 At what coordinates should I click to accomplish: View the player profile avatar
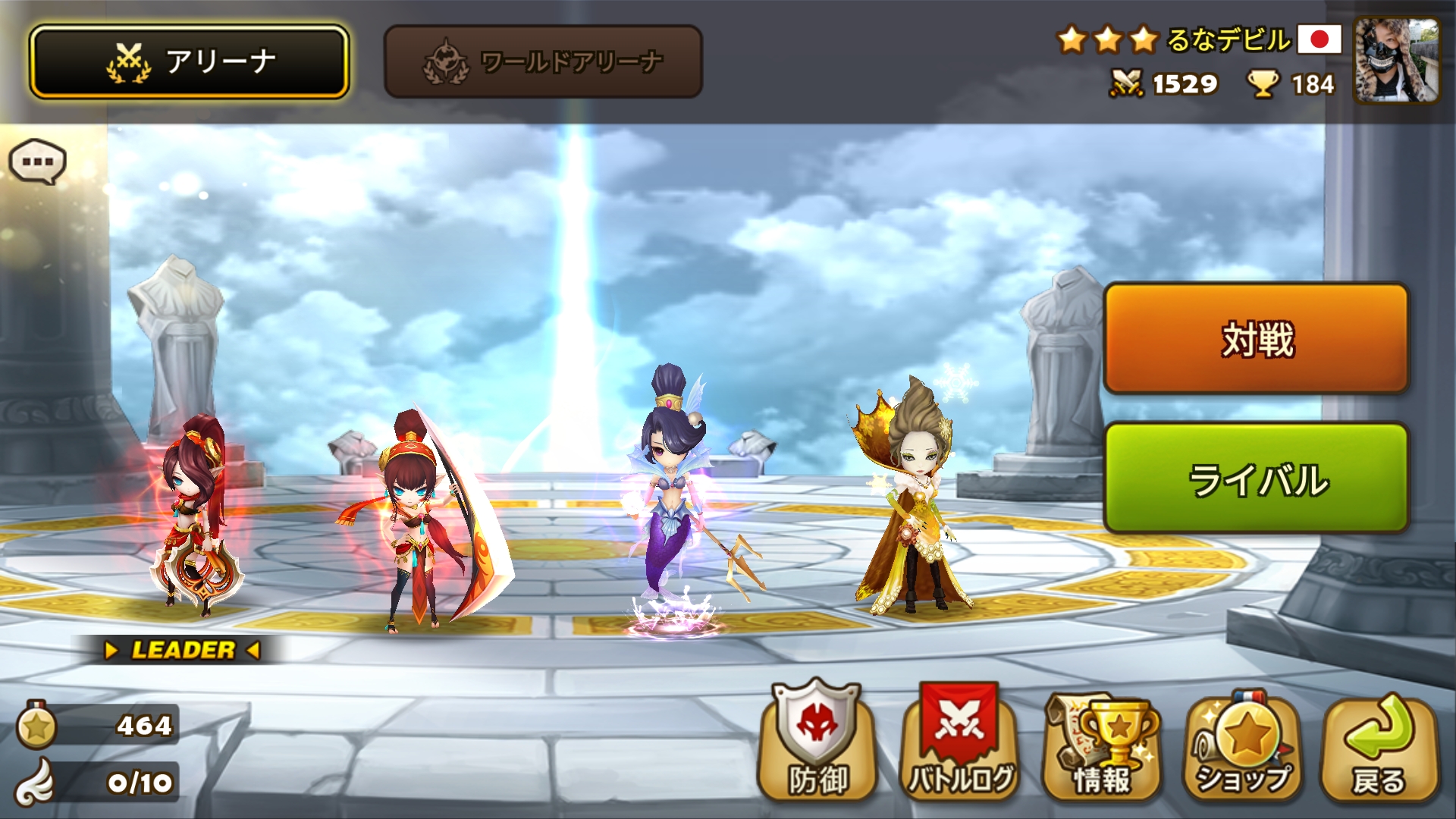coord(1397,61)
